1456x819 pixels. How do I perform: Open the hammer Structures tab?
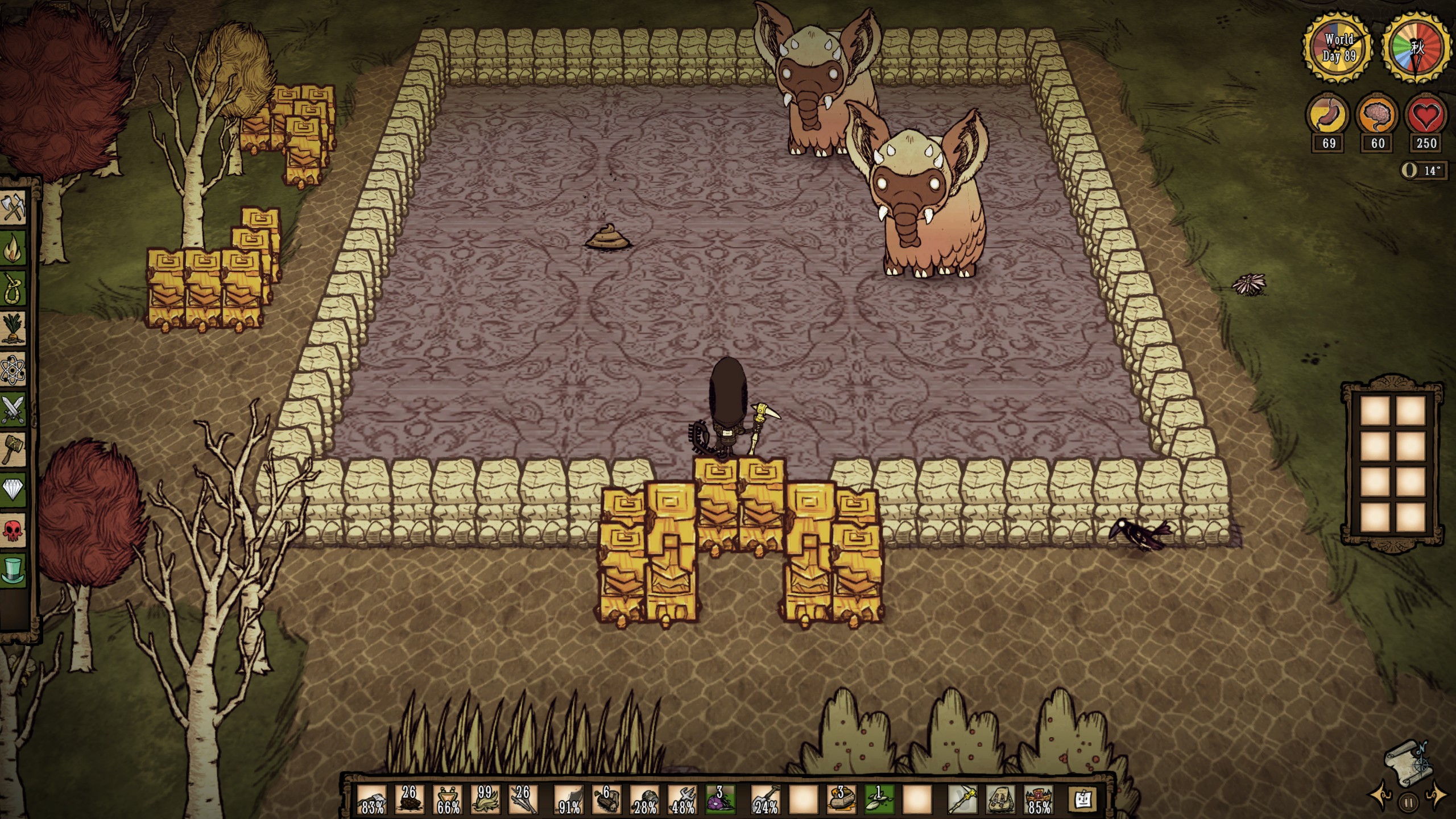point(14,449)
